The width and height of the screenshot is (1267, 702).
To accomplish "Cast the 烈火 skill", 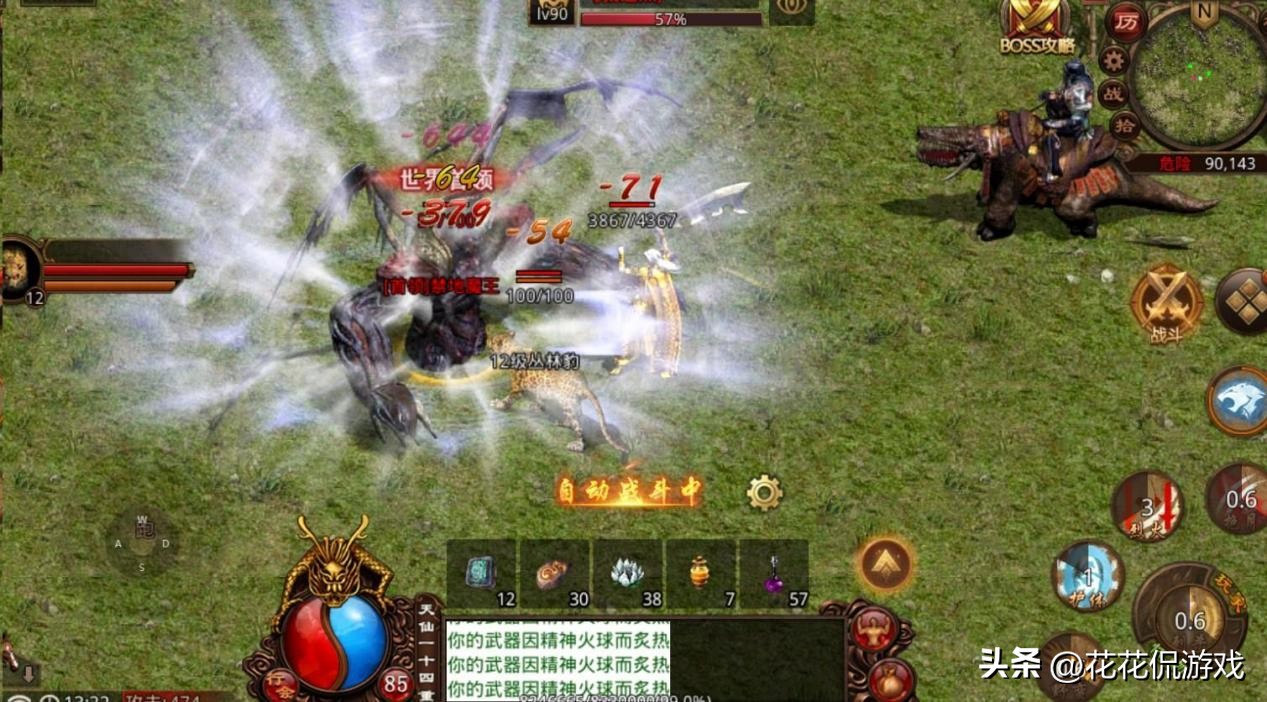I will point(1148,507).
